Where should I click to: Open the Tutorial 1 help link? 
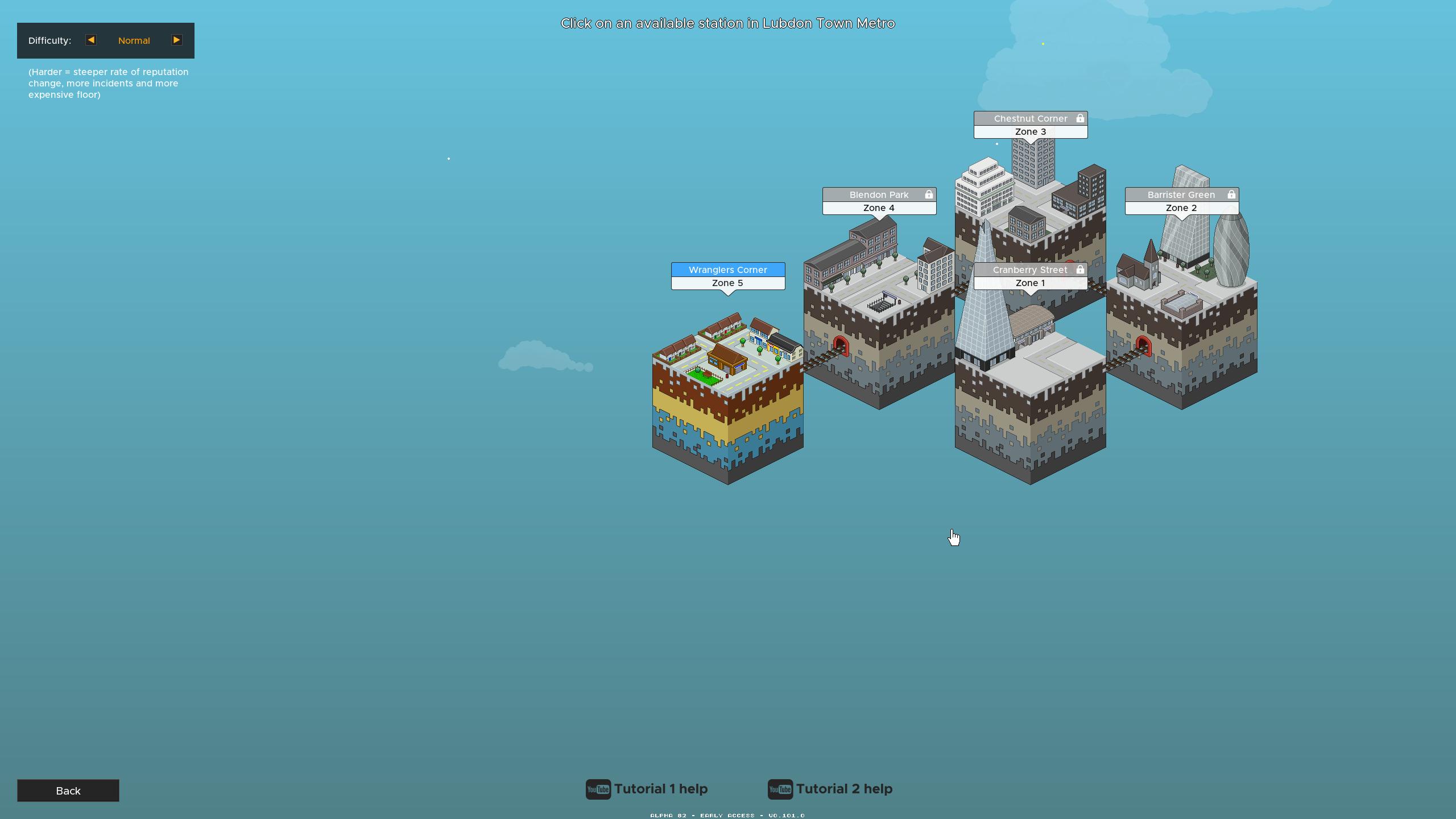(x=660, y=789)
